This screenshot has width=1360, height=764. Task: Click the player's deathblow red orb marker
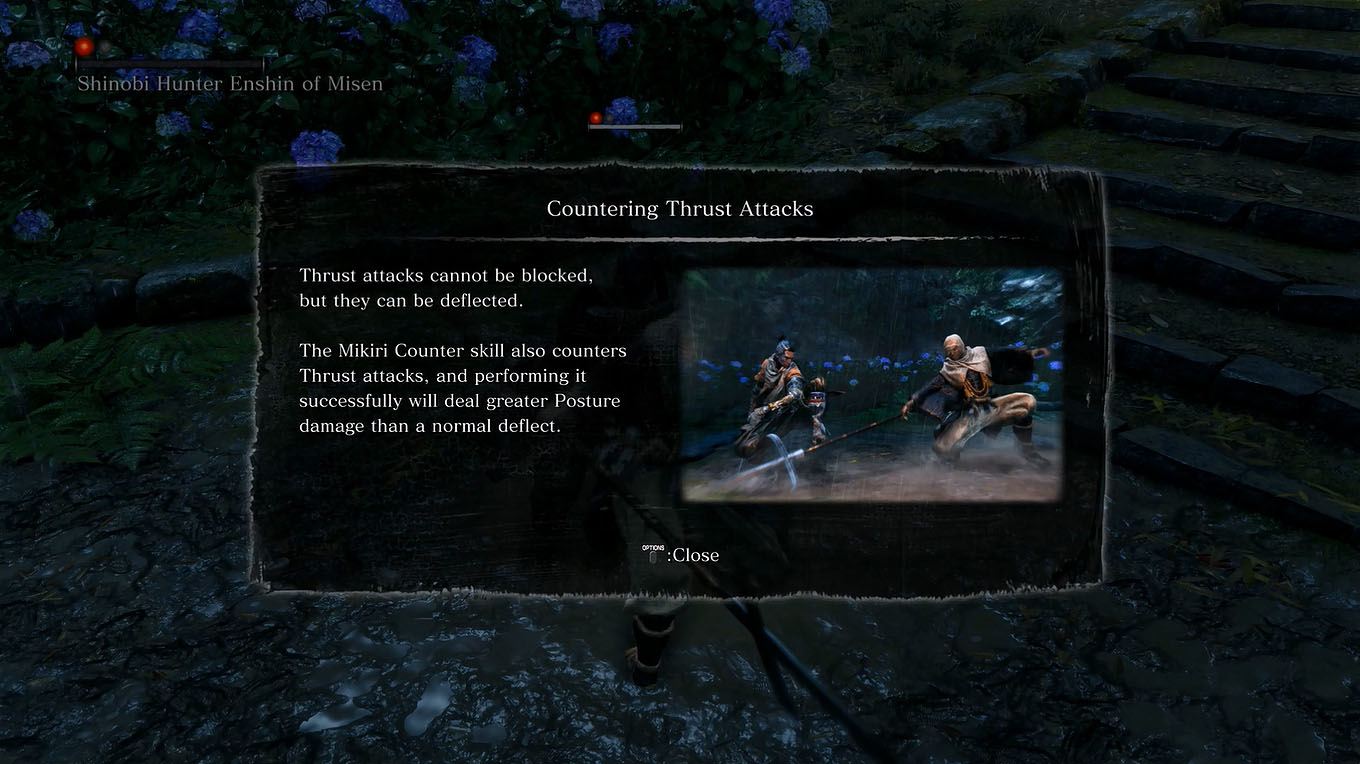596,116
